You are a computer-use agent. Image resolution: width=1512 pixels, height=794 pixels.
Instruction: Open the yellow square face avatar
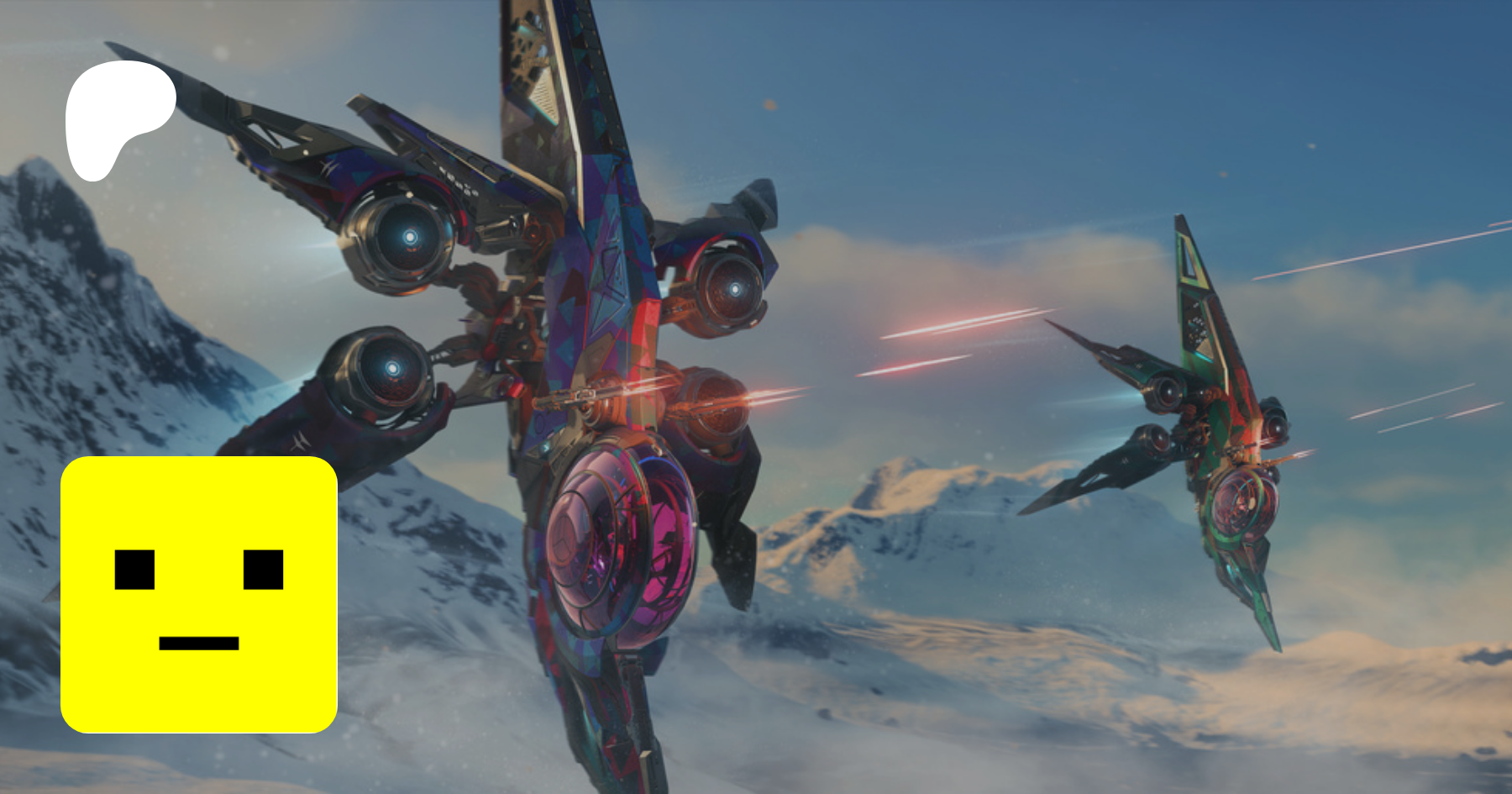click(x=199, y=594)
